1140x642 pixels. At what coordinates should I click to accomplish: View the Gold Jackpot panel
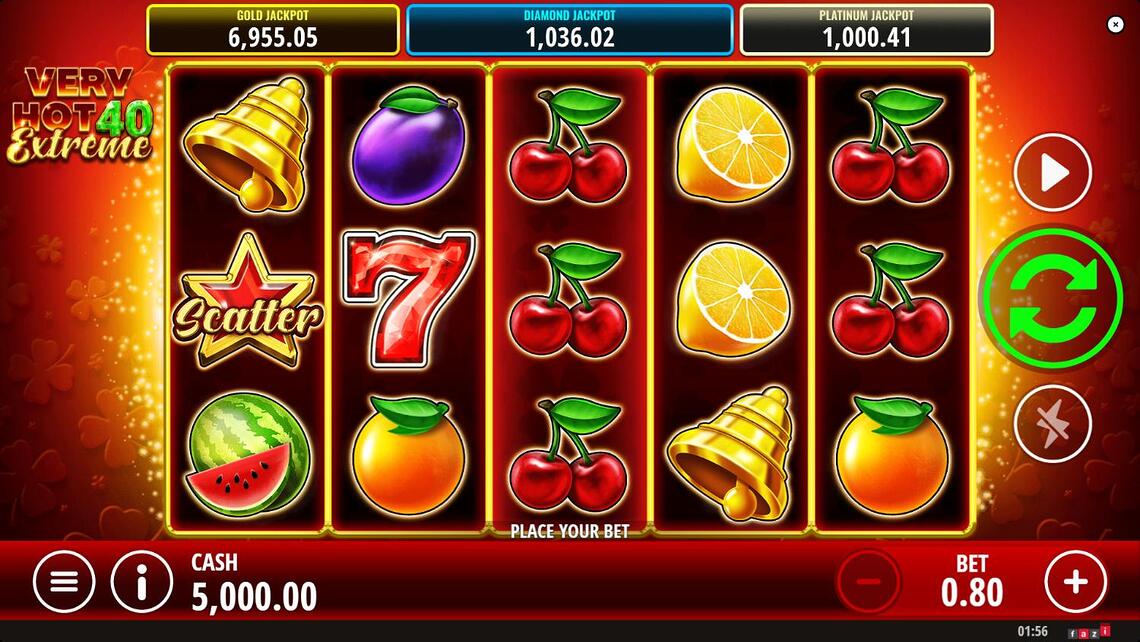click(x=273, y=30)
